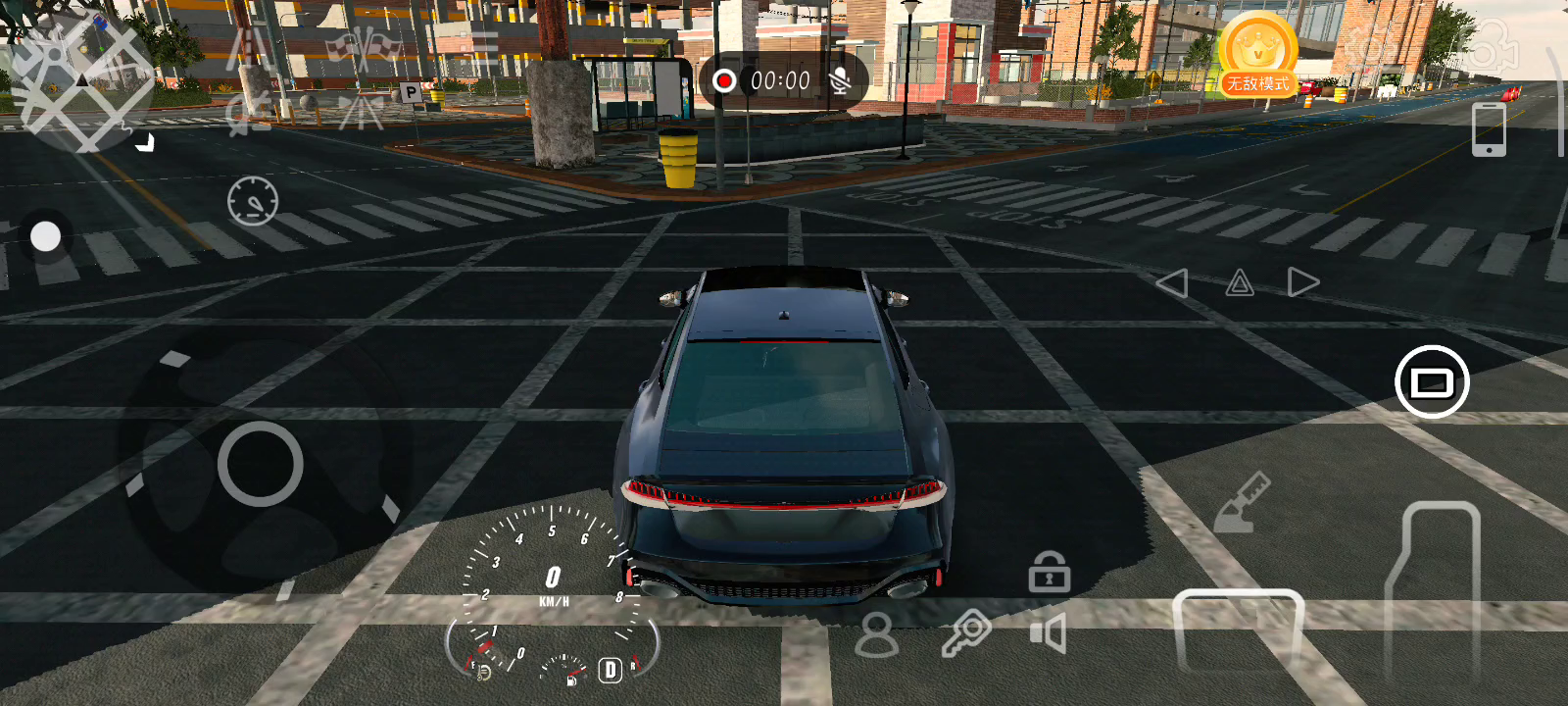Image resolution: width=1568 pixels, height=706 pixels.
Task: Open the checkered racing flags icon
Action: click(365, 46)
